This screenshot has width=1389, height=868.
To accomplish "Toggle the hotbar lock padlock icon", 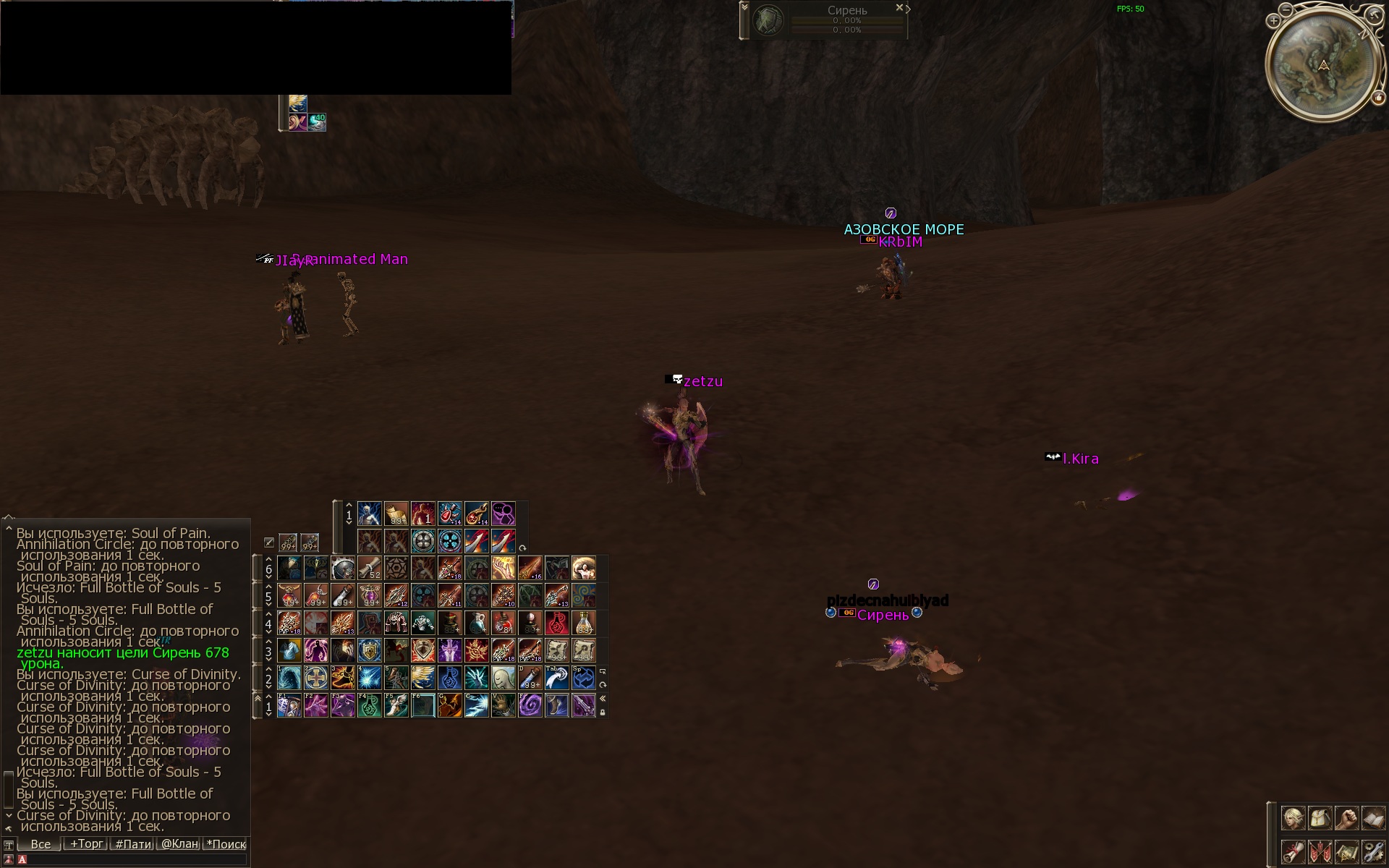I will (x=603, y=712).
